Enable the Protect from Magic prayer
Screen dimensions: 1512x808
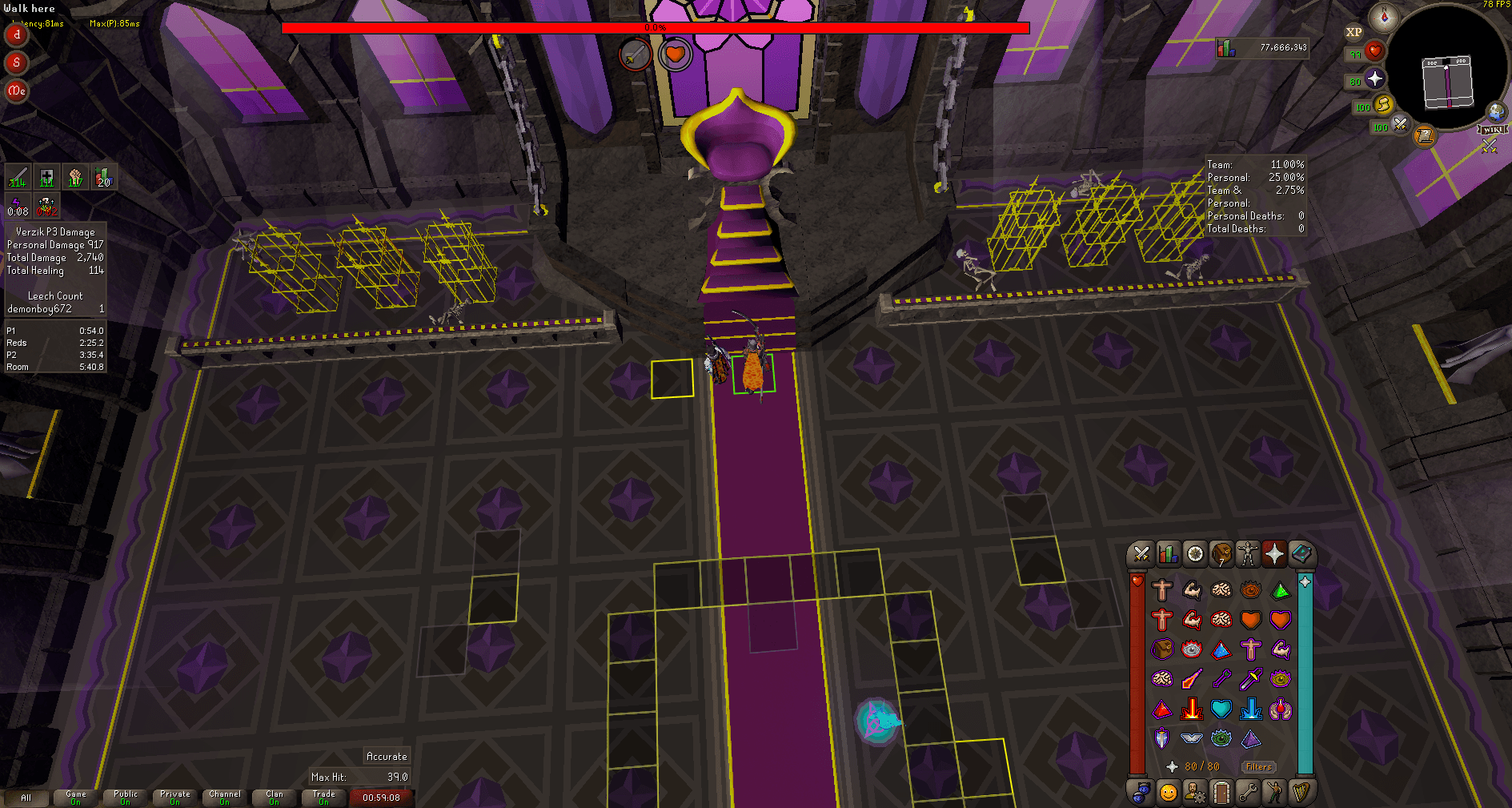point(1192,679)
